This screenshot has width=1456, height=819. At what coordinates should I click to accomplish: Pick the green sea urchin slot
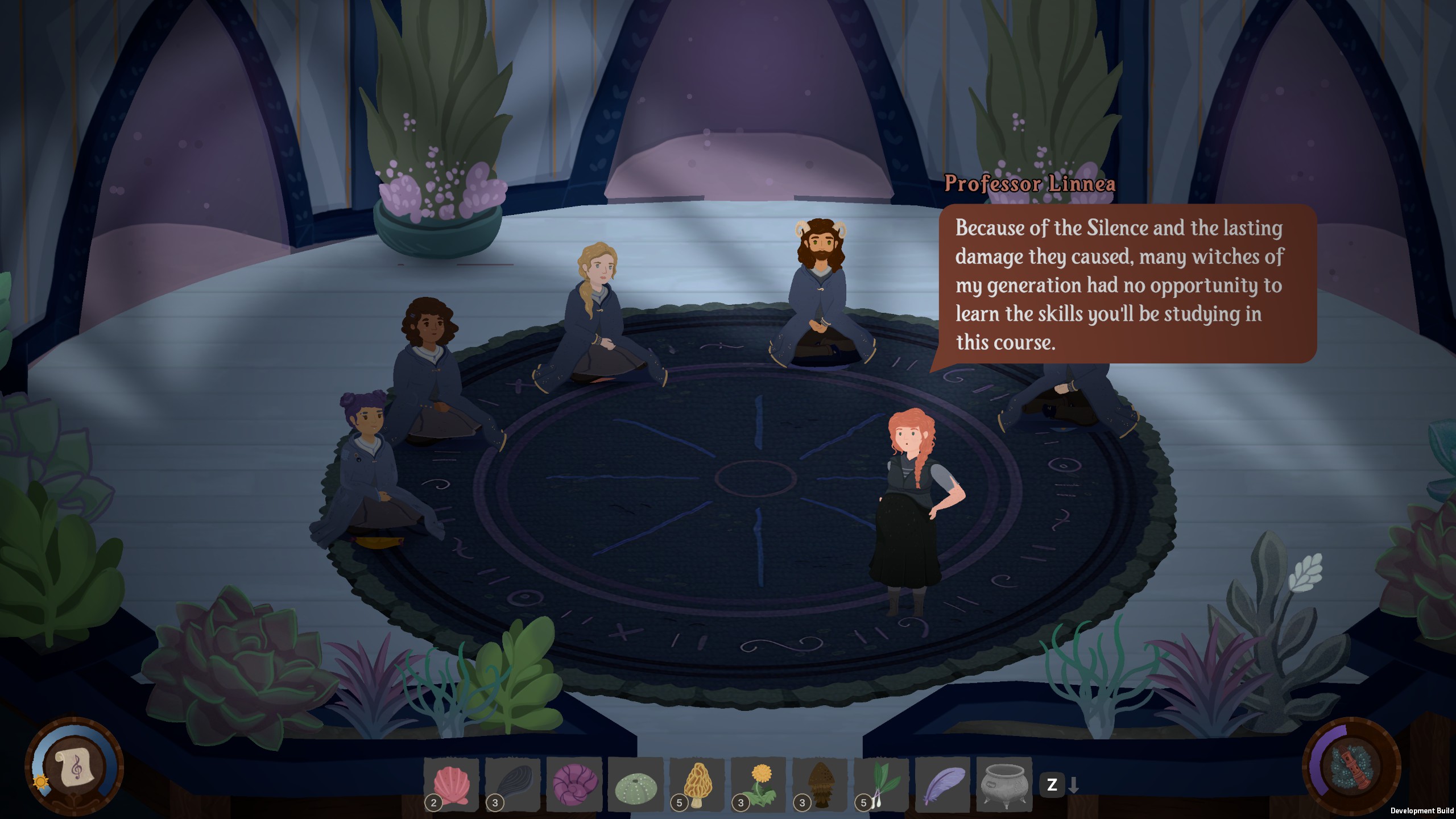[636, 785]
